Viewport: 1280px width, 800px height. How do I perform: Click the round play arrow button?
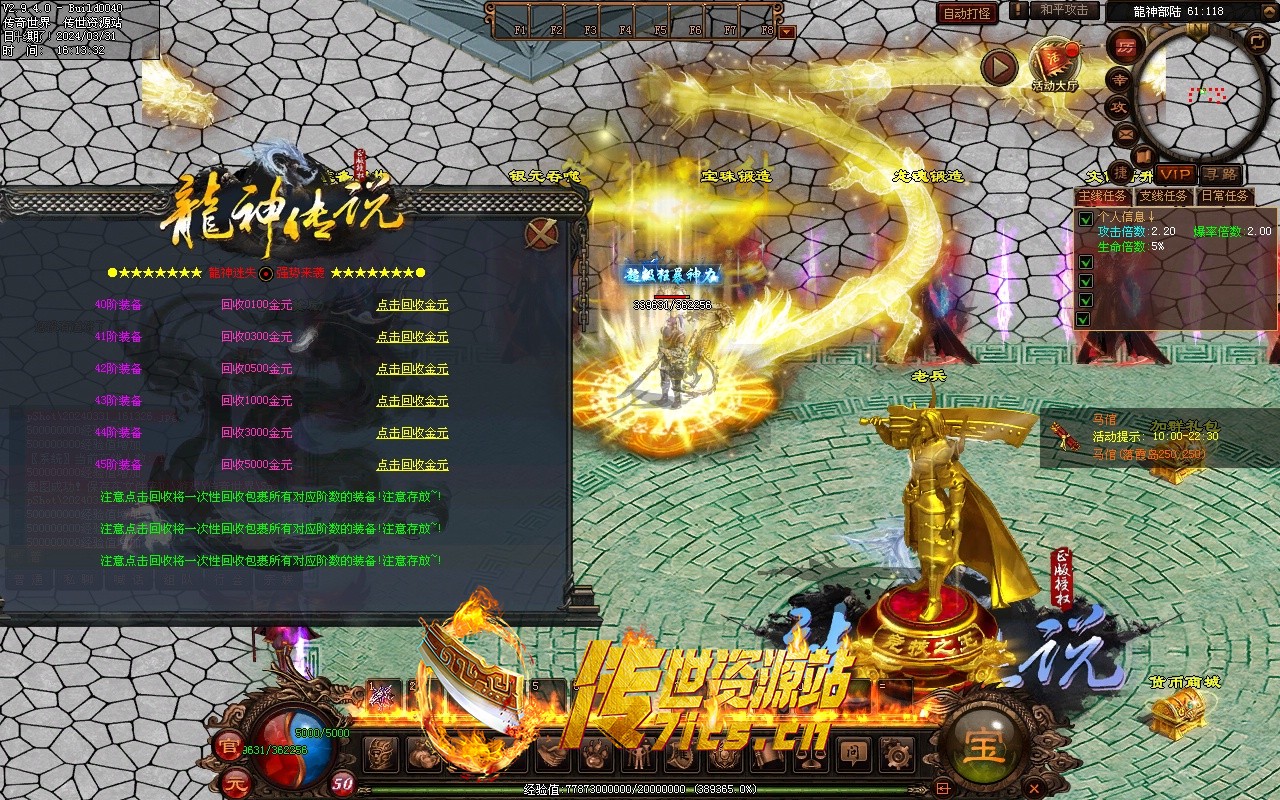point(998,67)
